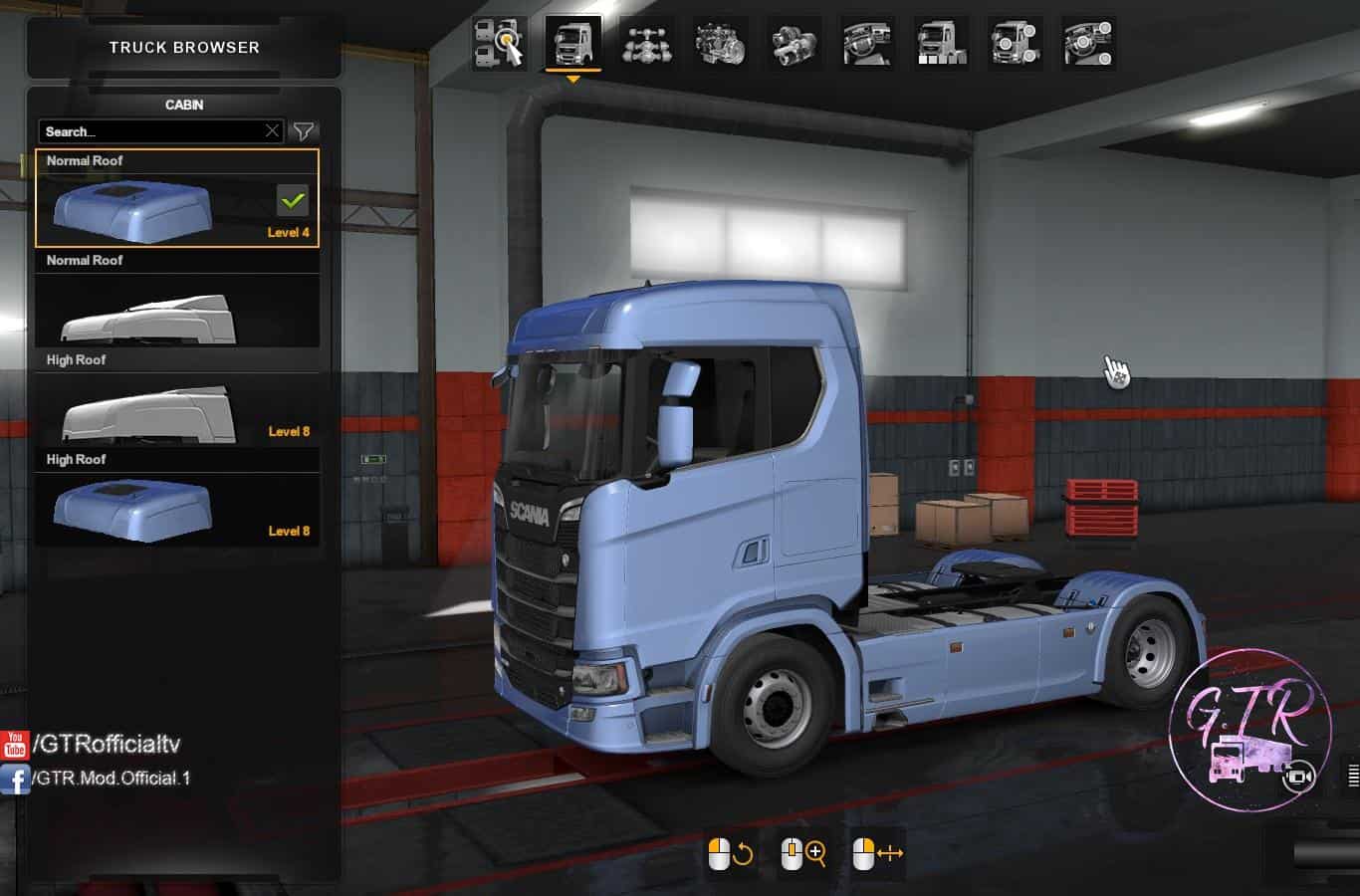Open the Truck Browser panel

click(x=184, y=47)
